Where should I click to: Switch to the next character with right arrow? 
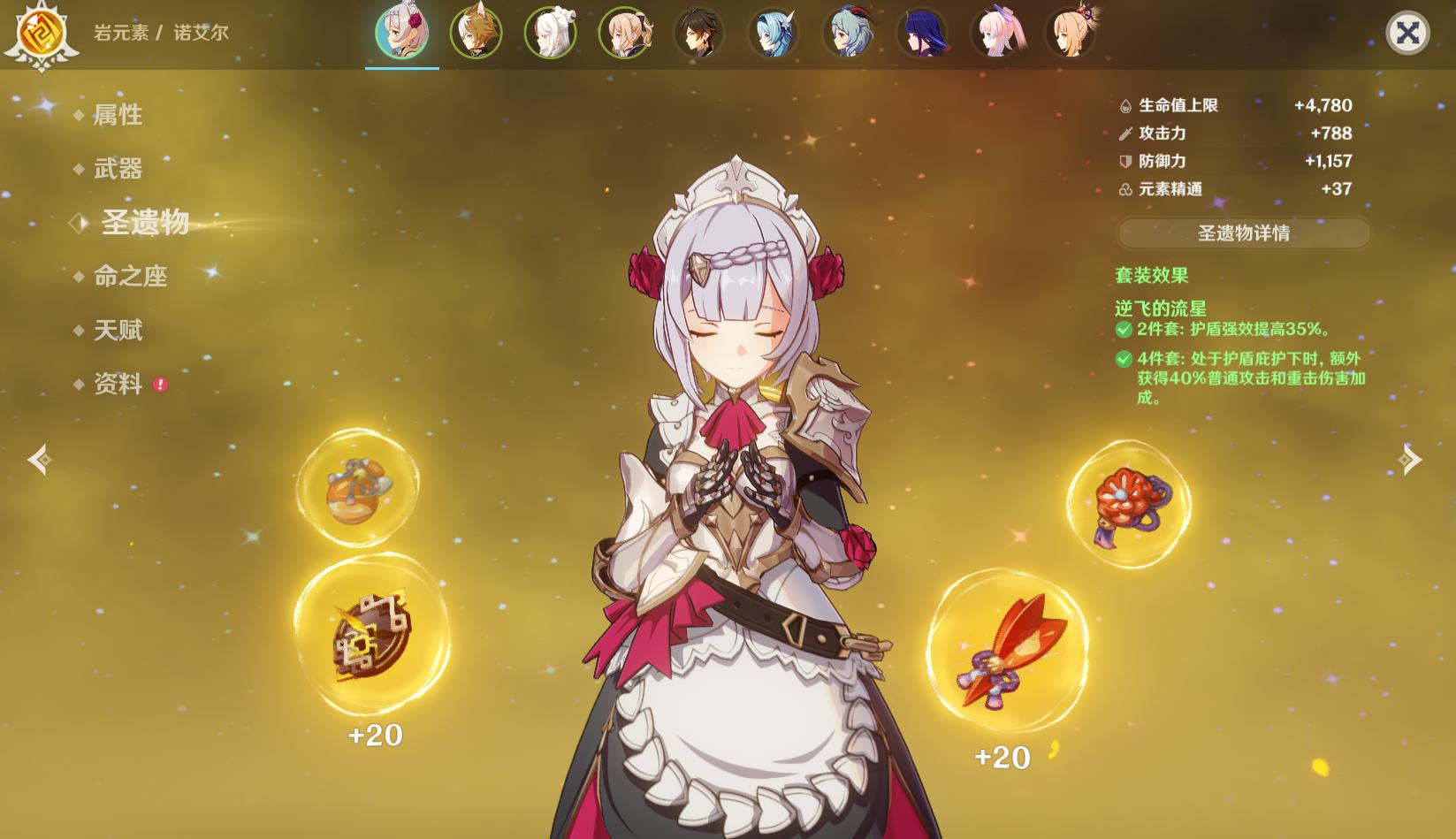(x=1410, y=460)
